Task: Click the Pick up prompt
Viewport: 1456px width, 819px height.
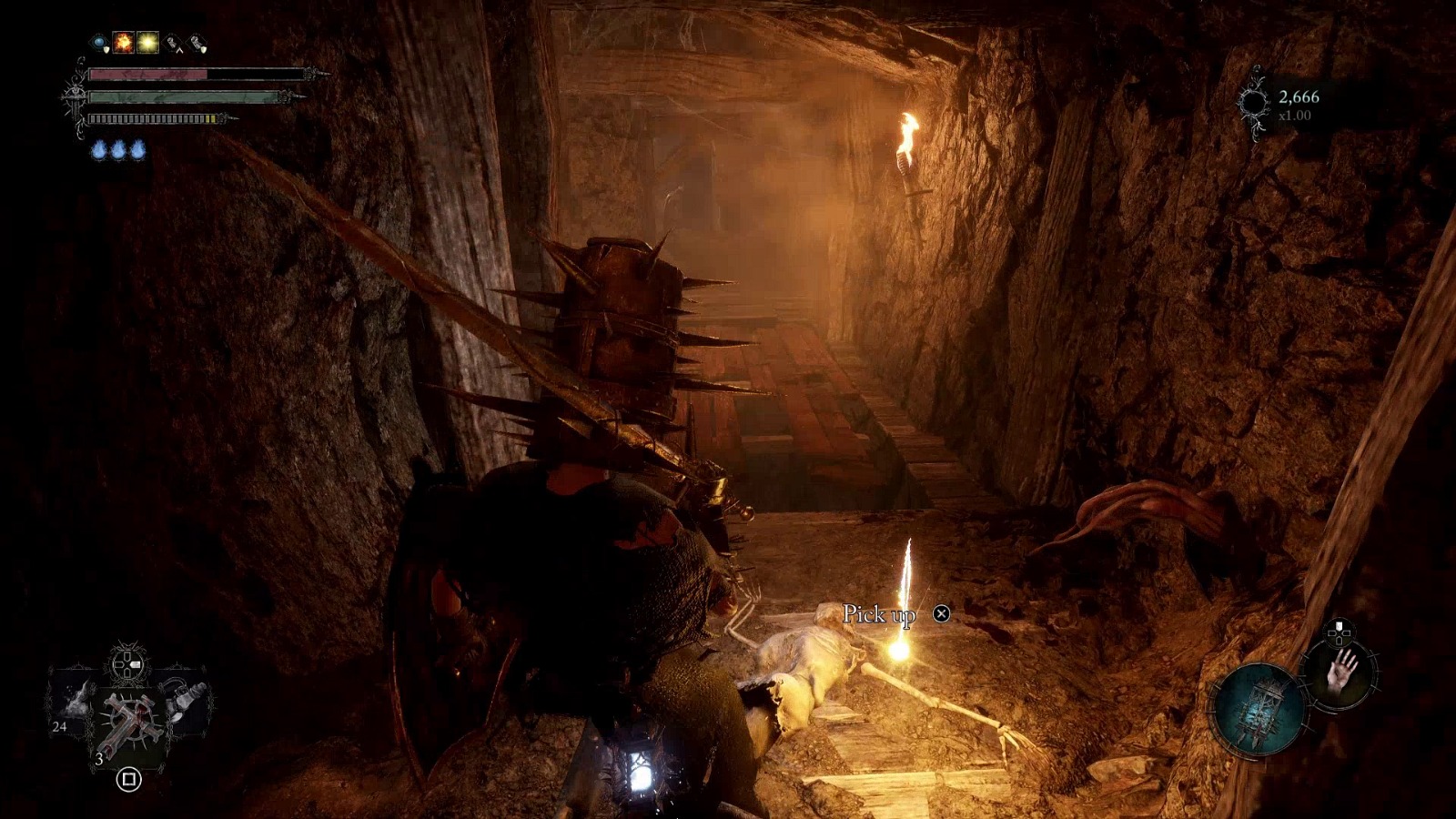Action: 881,615
